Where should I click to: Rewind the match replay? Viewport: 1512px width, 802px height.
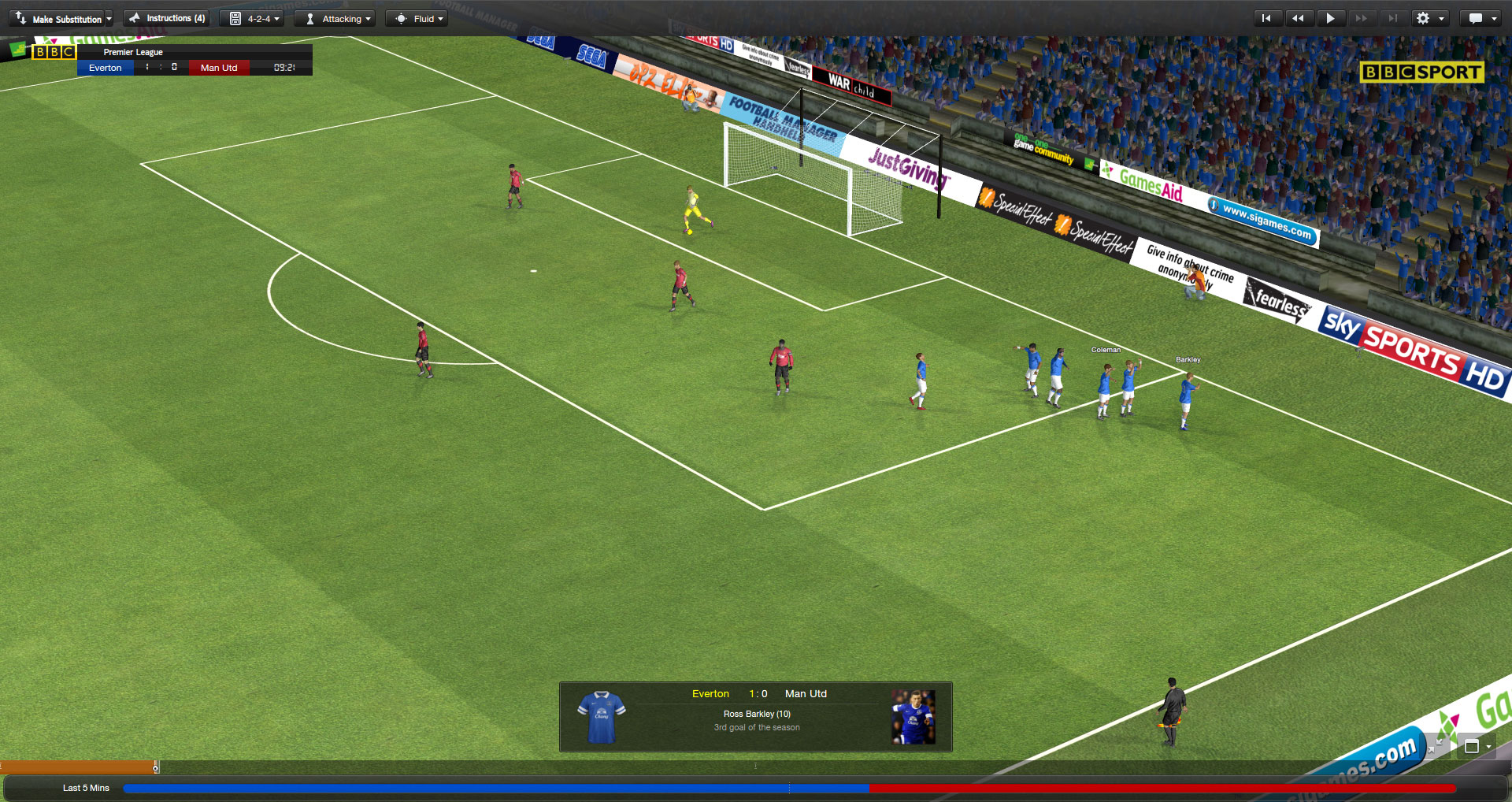pos(1298,18)
